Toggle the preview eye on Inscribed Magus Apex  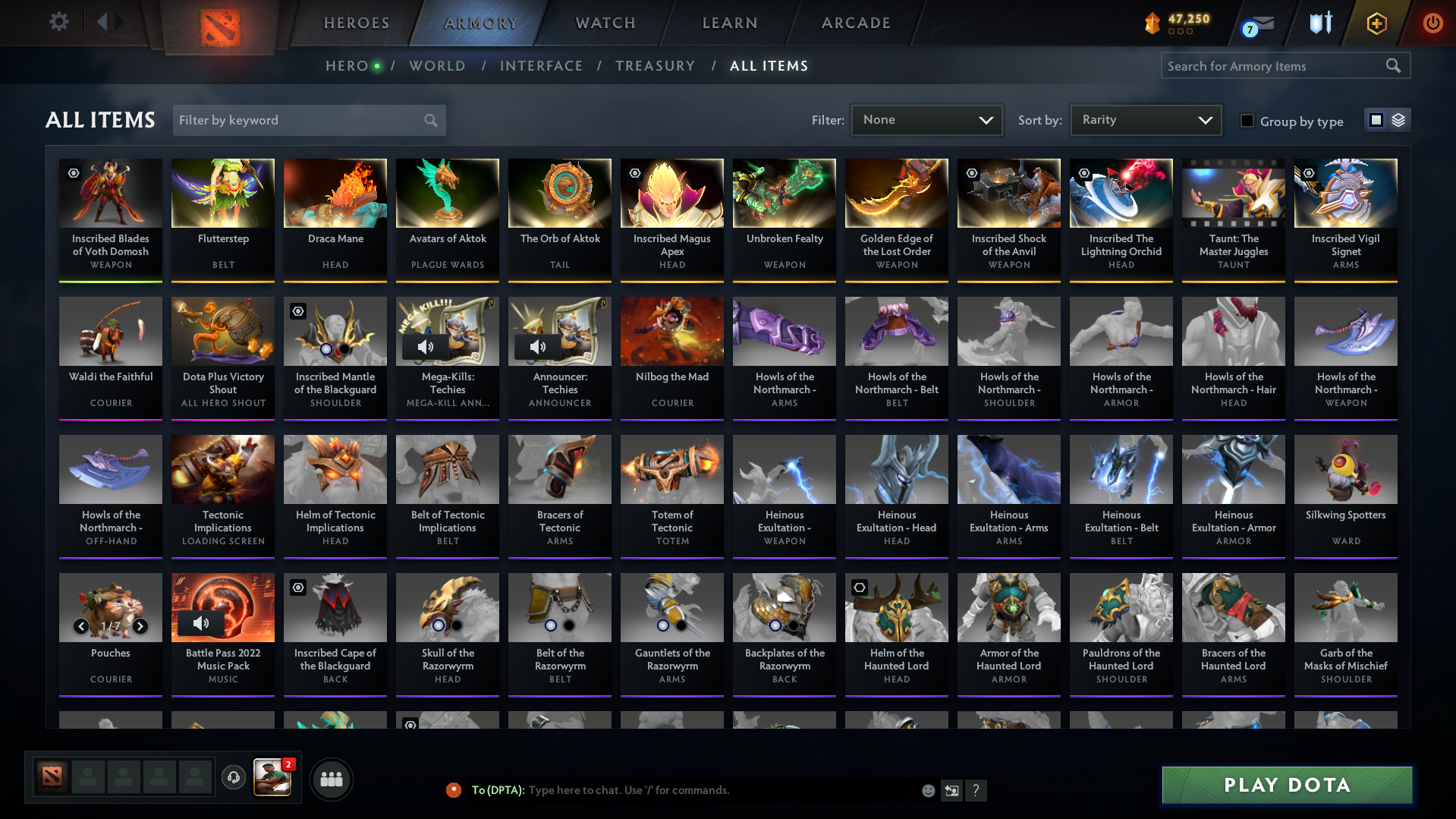pos(634,174)
